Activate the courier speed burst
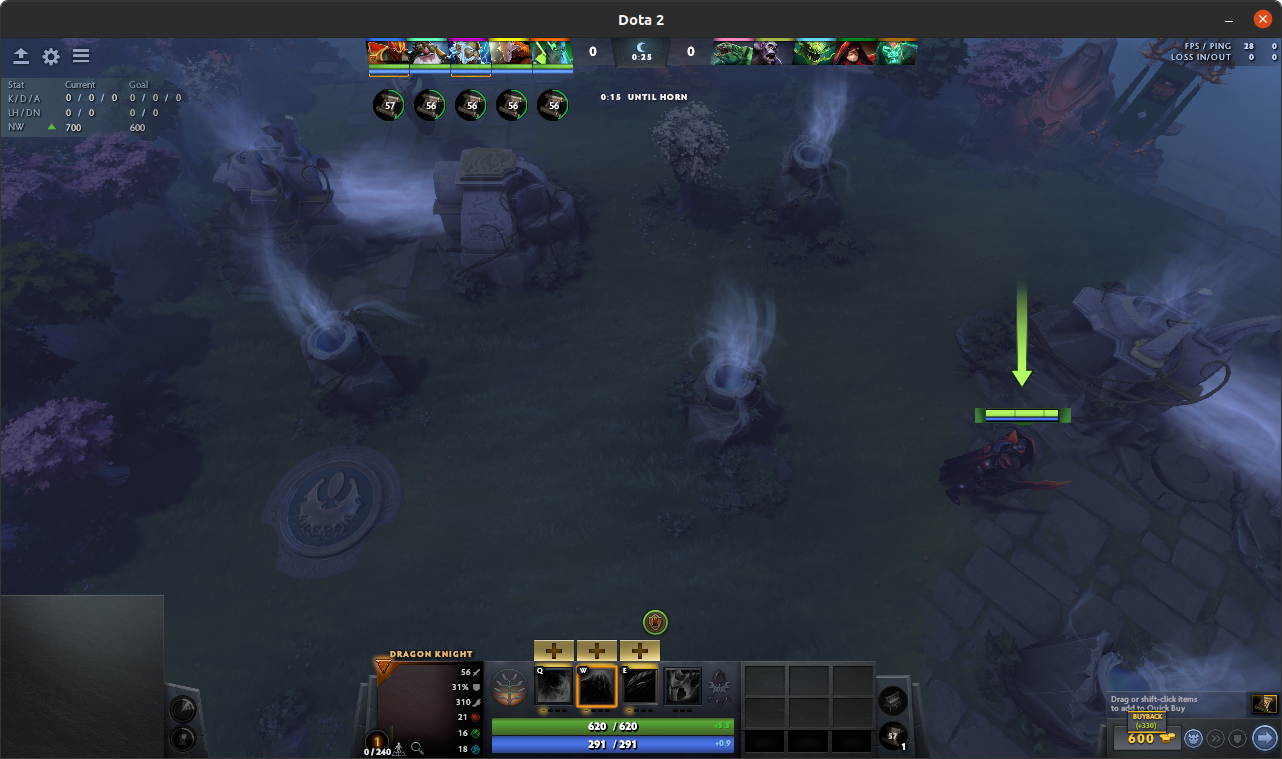The height and width of the screenshot is (759, 1282). (1216, 738)
